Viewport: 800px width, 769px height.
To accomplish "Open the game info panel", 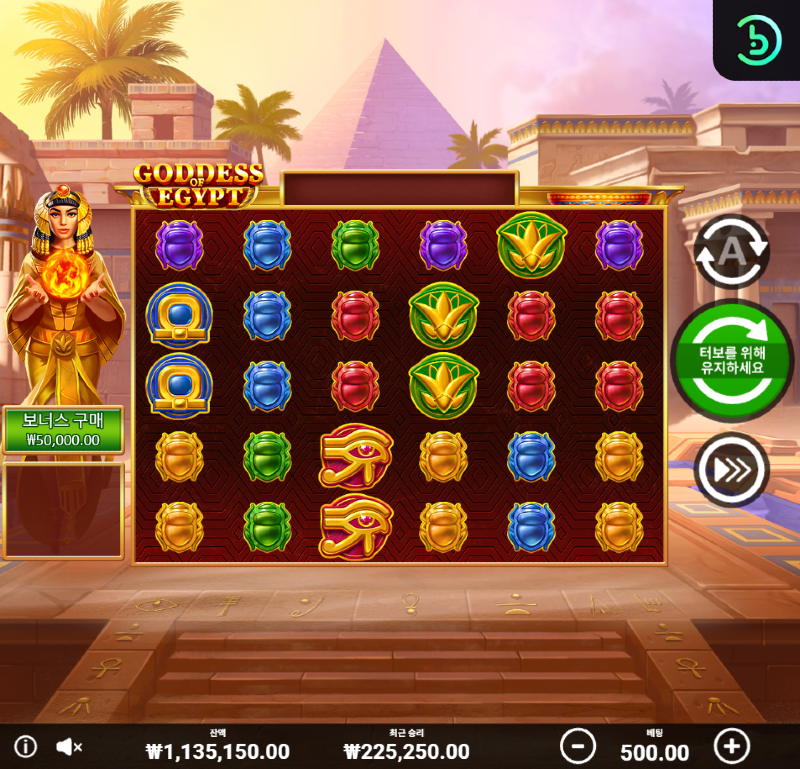I will coord(26,746).
